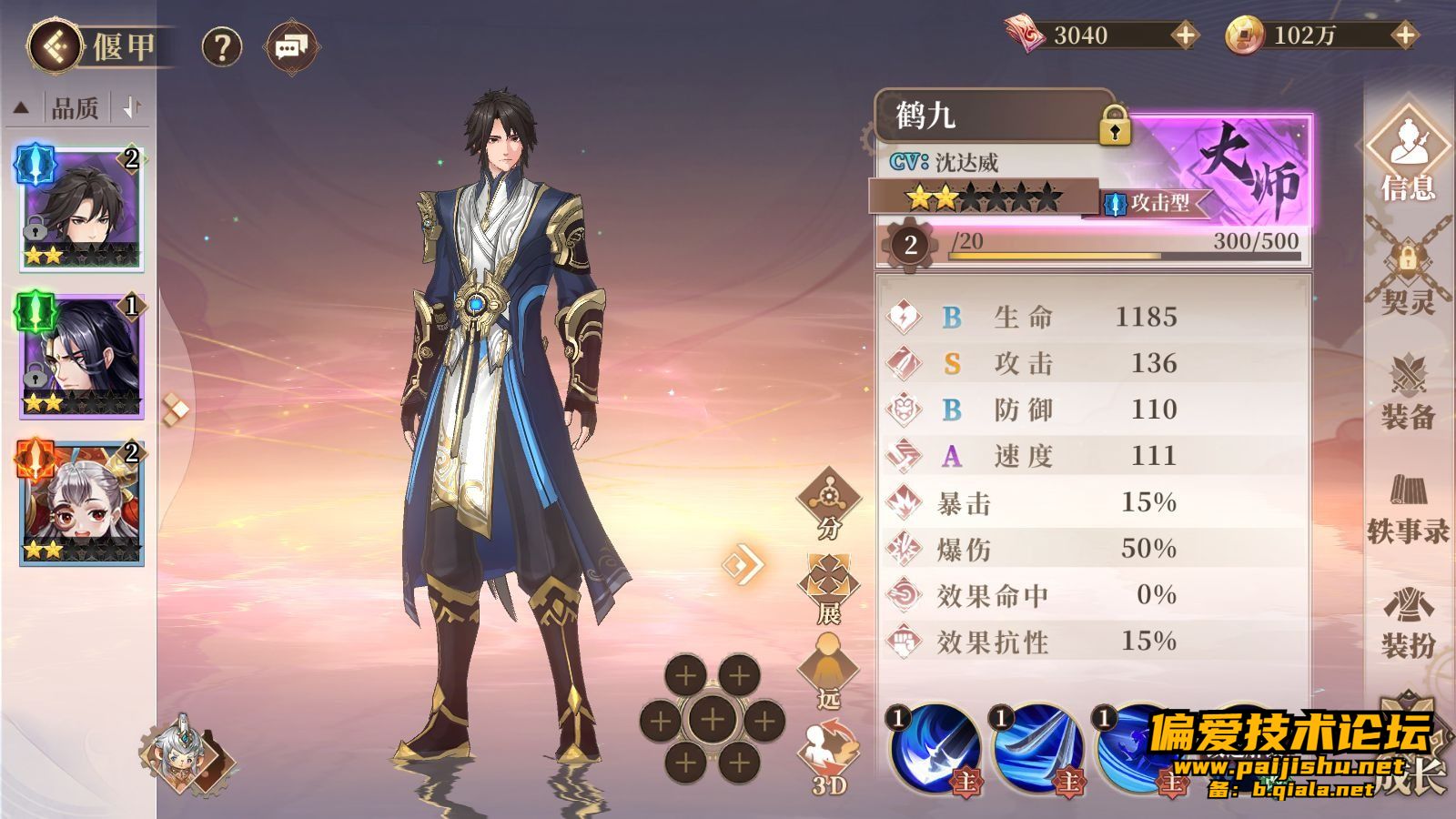Click the 展 diamond button
1456x819 pixels.
pos(828,588)
